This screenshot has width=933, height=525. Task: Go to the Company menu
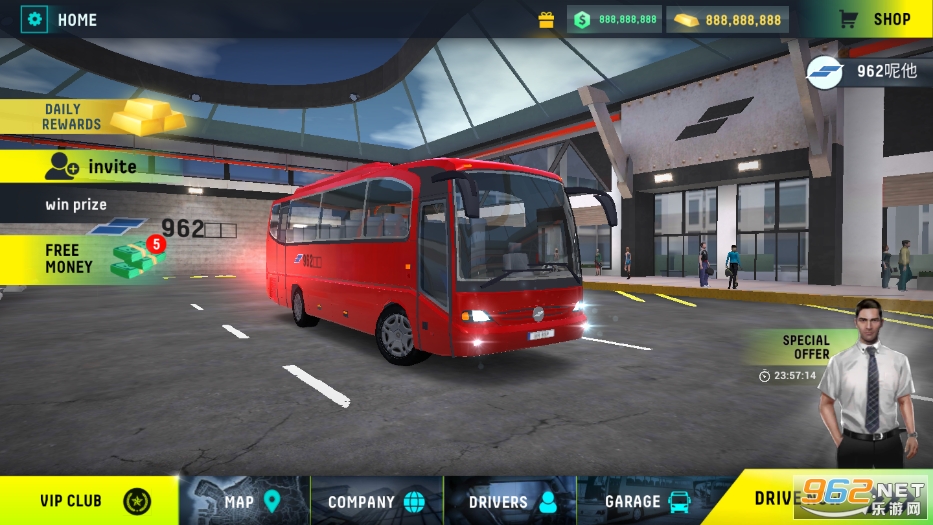click(x=376, y=500)
